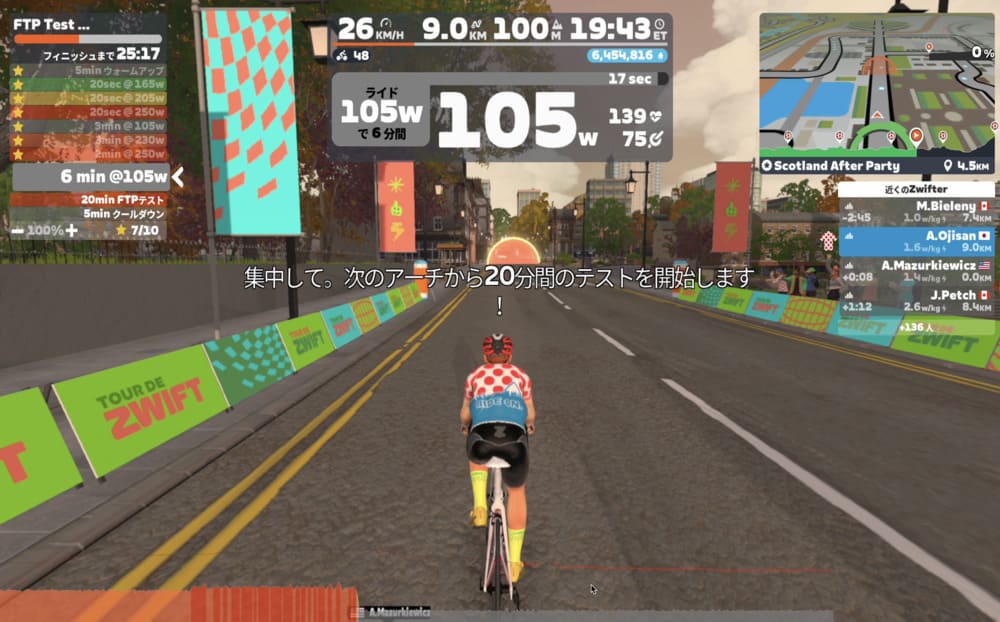1000x622 pixels.
Task: Click the FTP Test workout title
Action: [52, 23]
